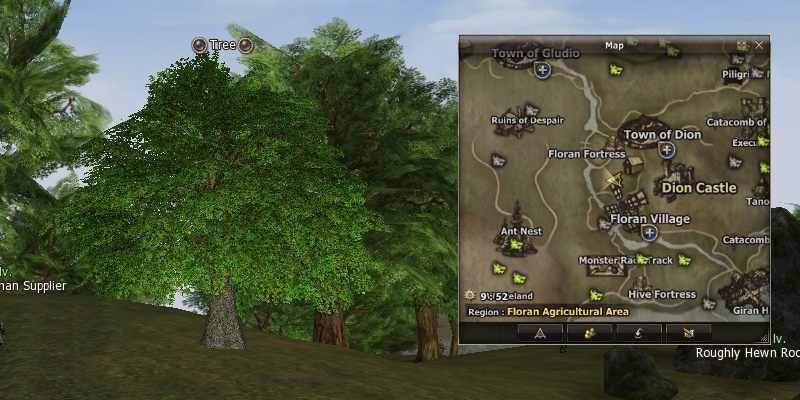Select Hive Fortress on the map
800x400 pixels.
point(662,295)
